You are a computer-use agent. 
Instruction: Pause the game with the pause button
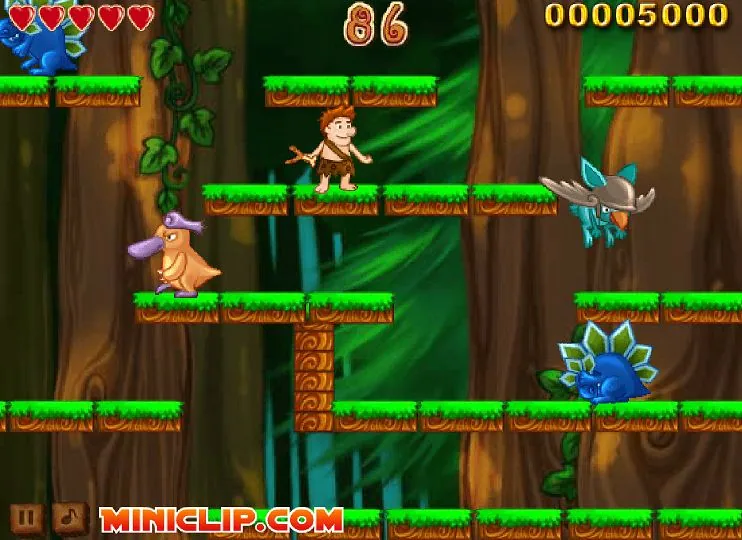[28, 518]
